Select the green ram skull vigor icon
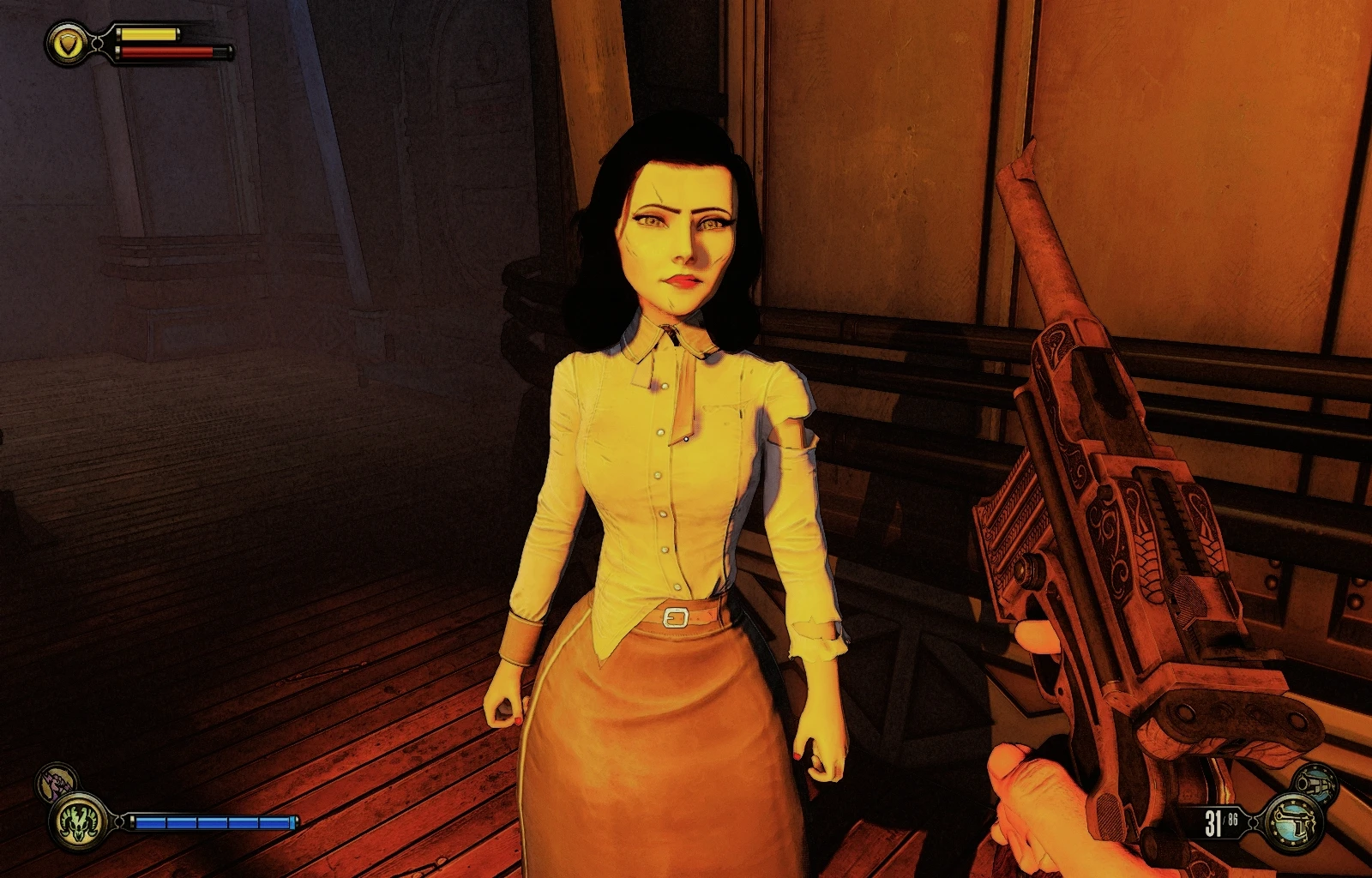The image size is (1372, 878). point(79,822)
